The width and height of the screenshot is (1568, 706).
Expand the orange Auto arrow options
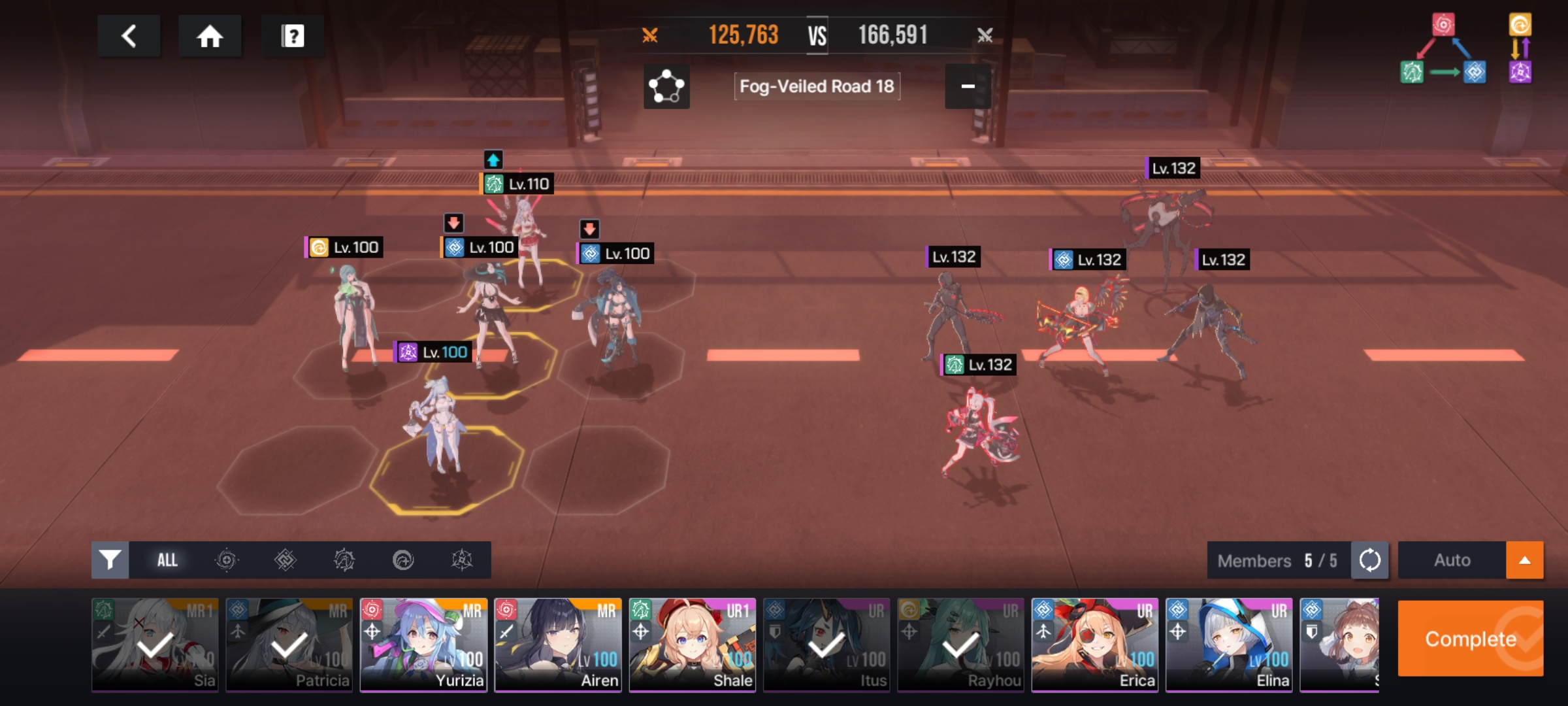1525,560
